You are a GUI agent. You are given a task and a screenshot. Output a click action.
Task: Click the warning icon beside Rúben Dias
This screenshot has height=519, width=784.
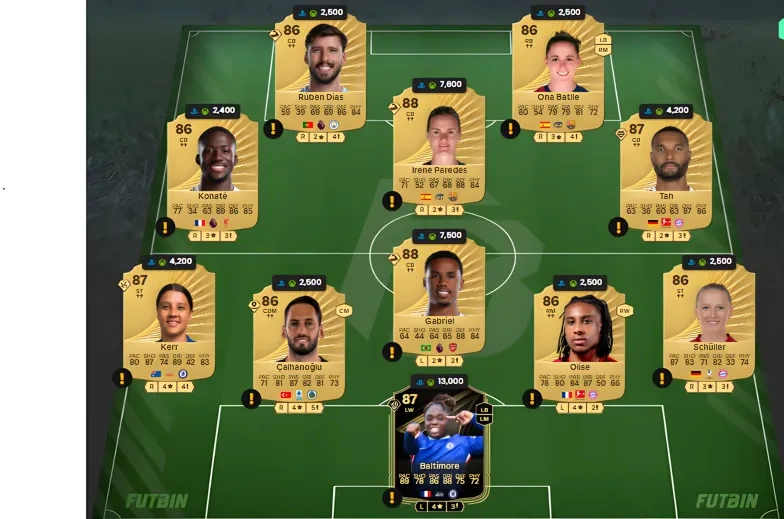[x=273, y=128]
